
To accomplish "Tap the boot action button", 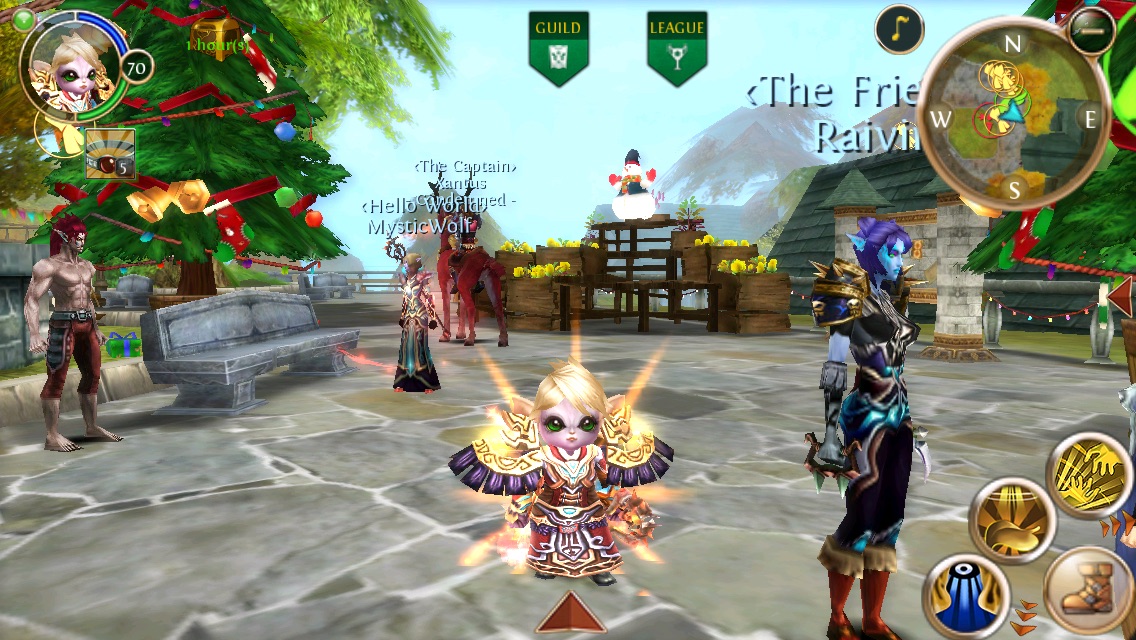I will point(1088,592).
